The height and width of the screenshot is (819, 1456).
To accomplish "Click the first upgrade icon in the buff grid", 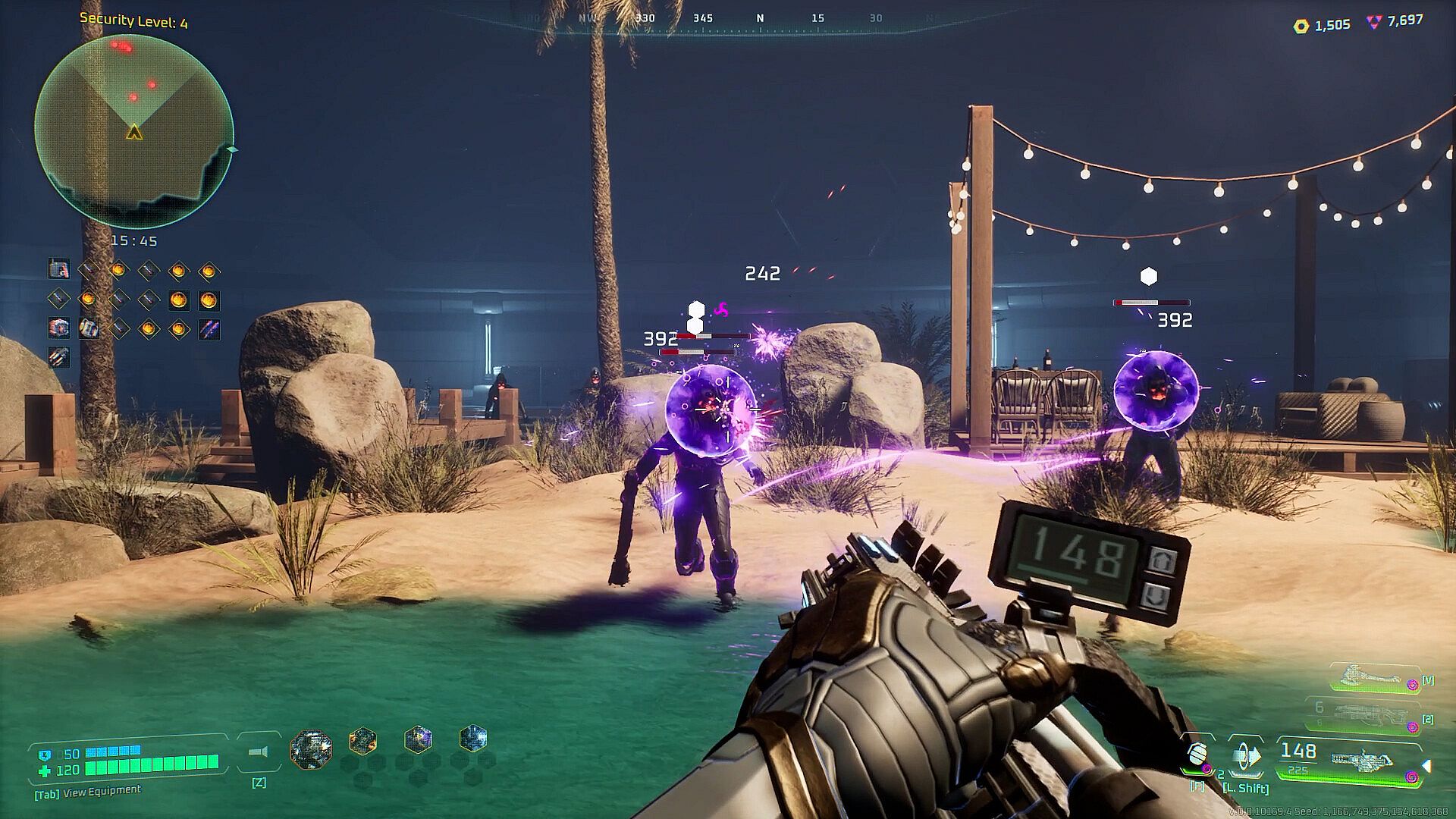I will pos(58,268).
